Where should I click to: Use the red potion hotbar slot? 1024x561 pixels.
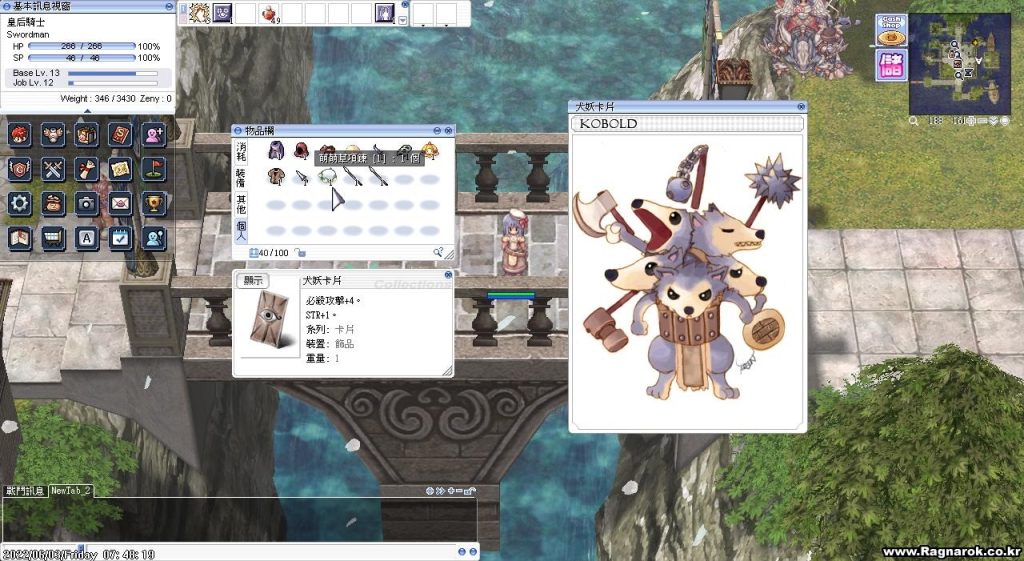click(x=270, y=13)
